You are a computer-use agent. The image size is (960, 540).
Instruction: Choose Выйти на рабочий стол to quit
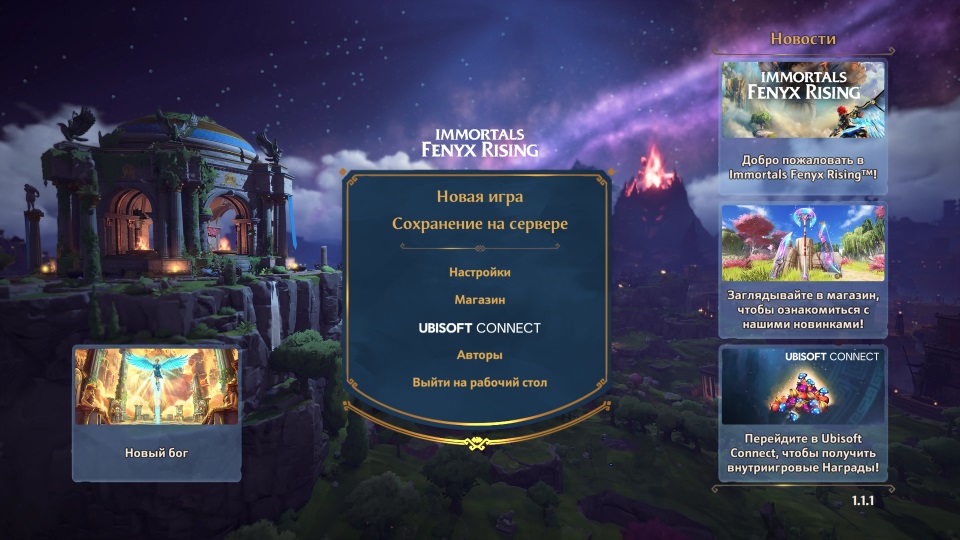coord(479,382)
